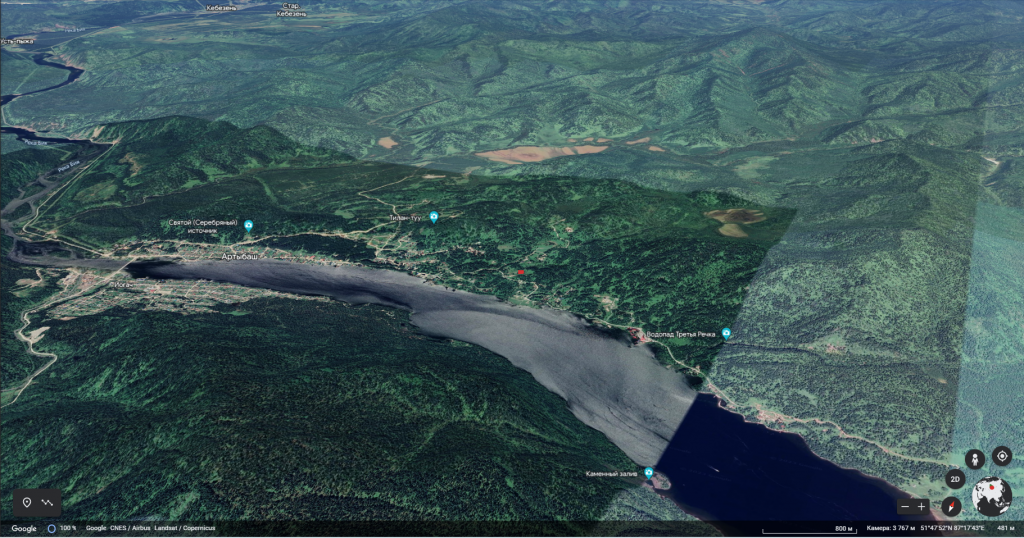Viewport: 1024px width, 538px height.
Task: Activate the Street View pegman button
Action: coord(975,458)
